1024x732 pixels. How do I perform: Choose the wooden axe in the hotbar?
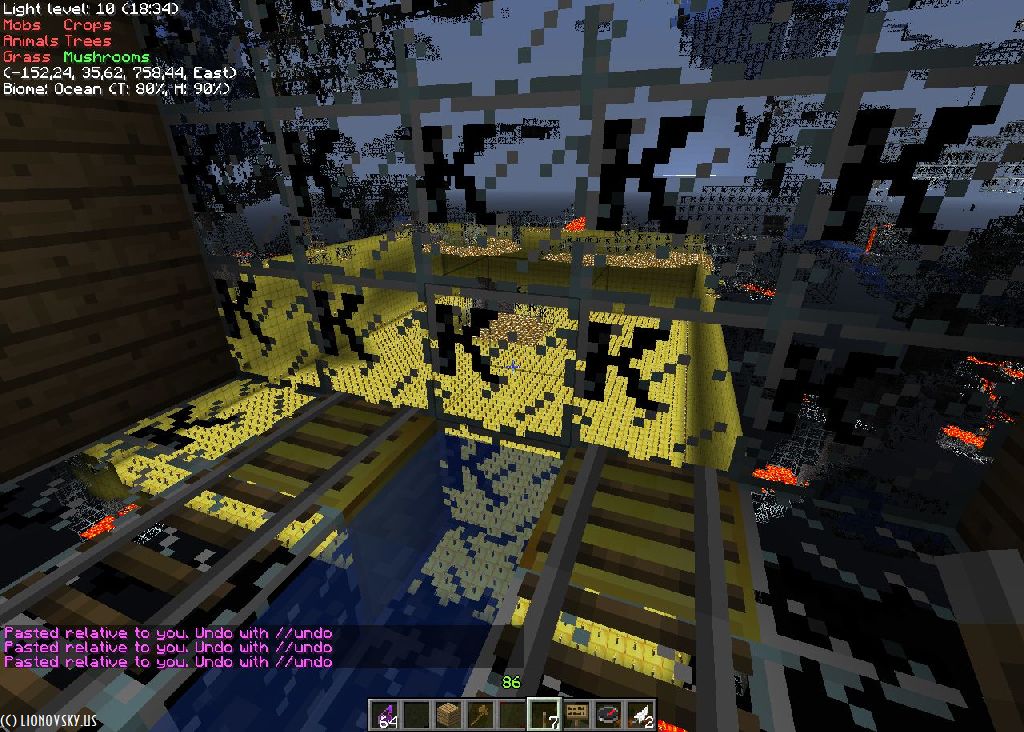point(481,715)
